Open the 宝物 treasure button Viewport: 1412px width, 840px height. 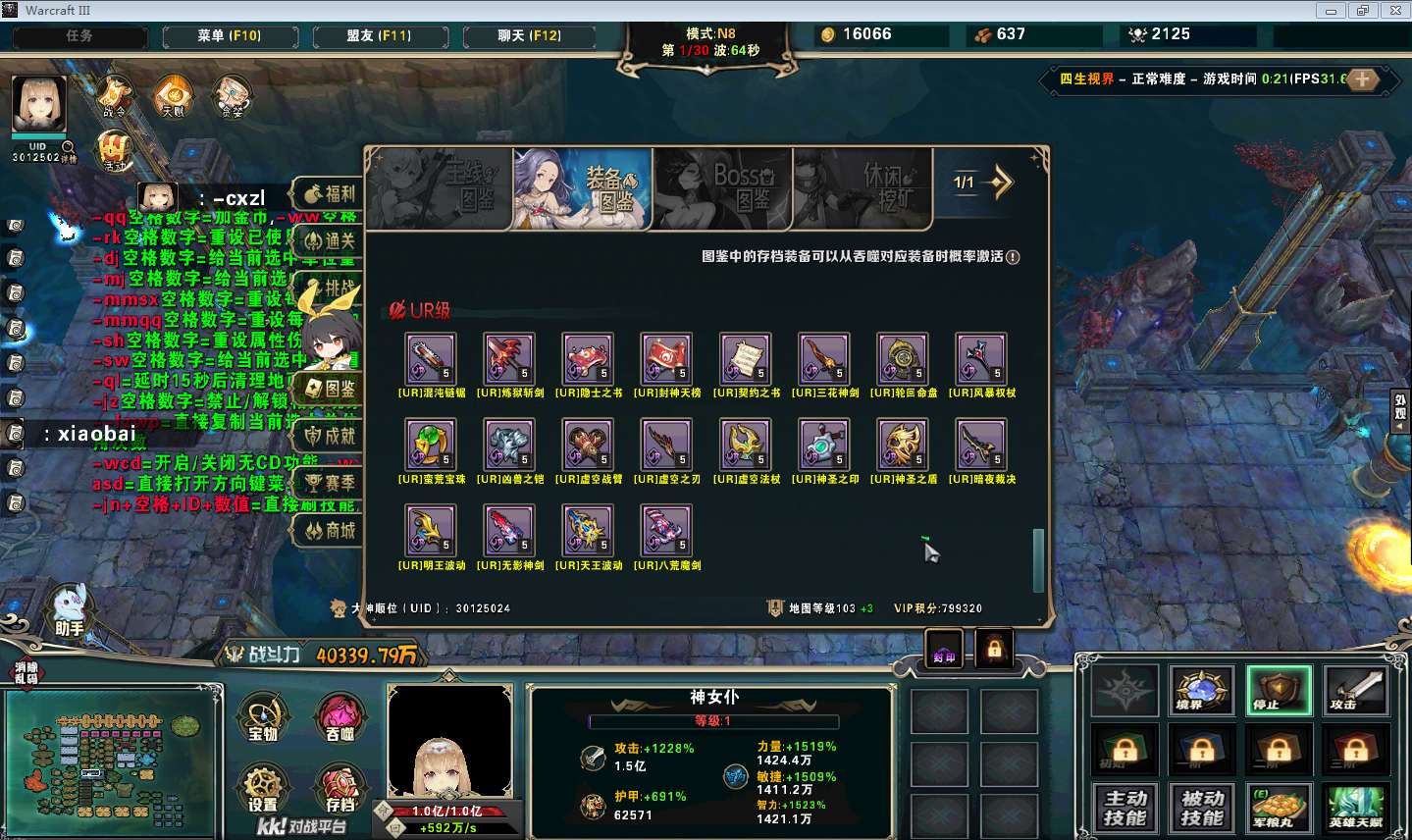pyautogui.click(x=262, y=719)
